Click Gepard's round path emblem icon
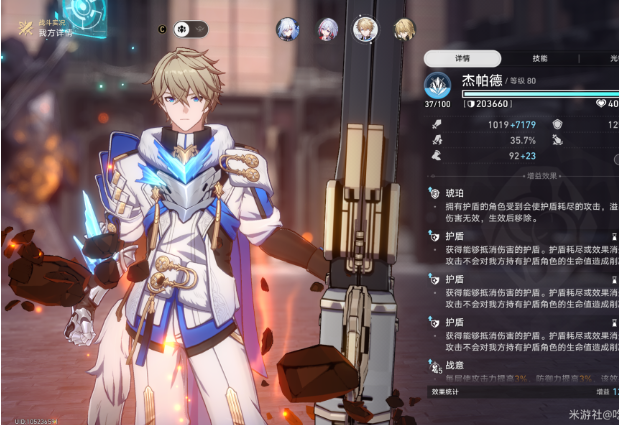 (437, 85)
